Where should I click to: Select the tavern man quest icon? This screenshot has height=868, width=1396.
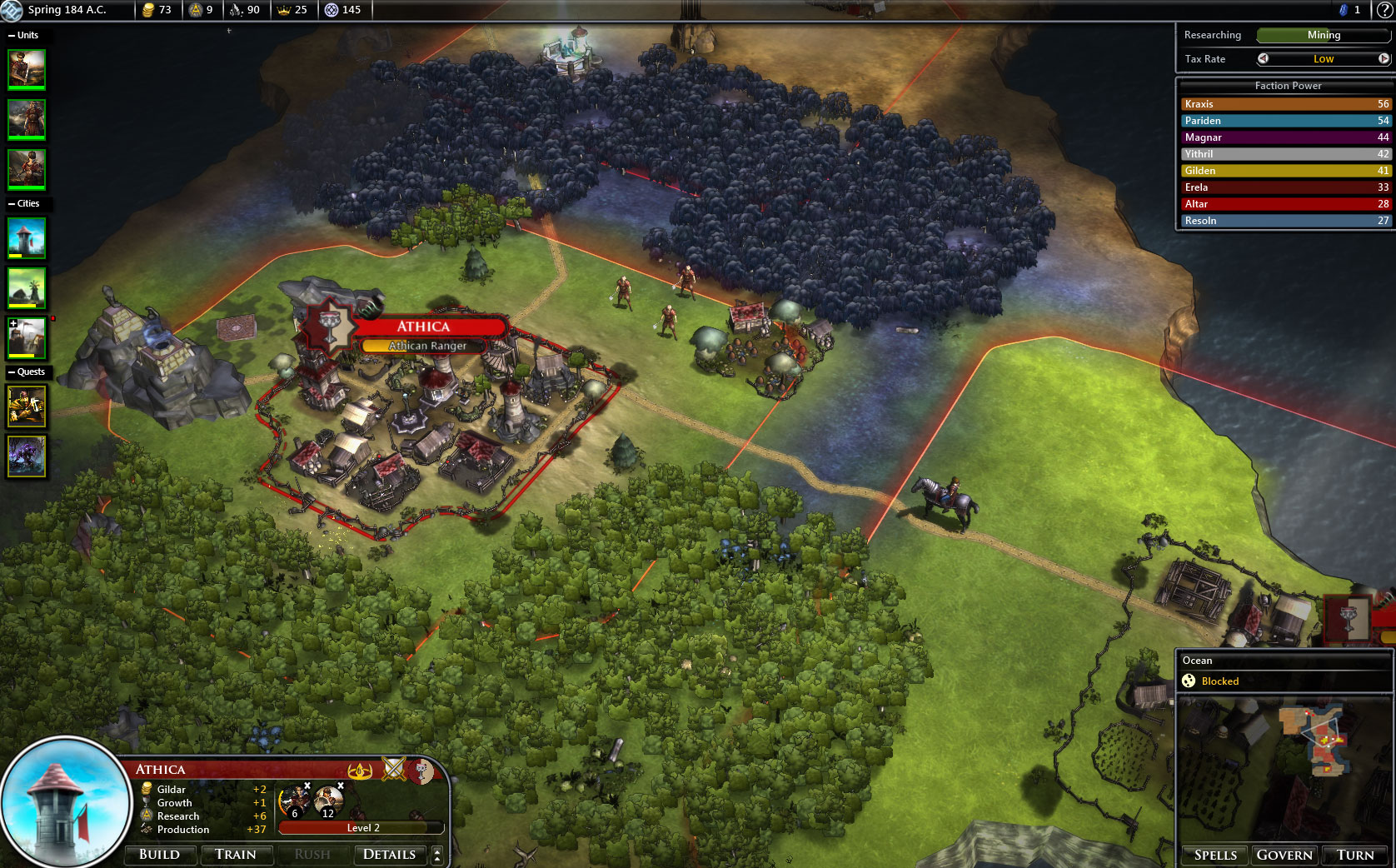[27, 406]
